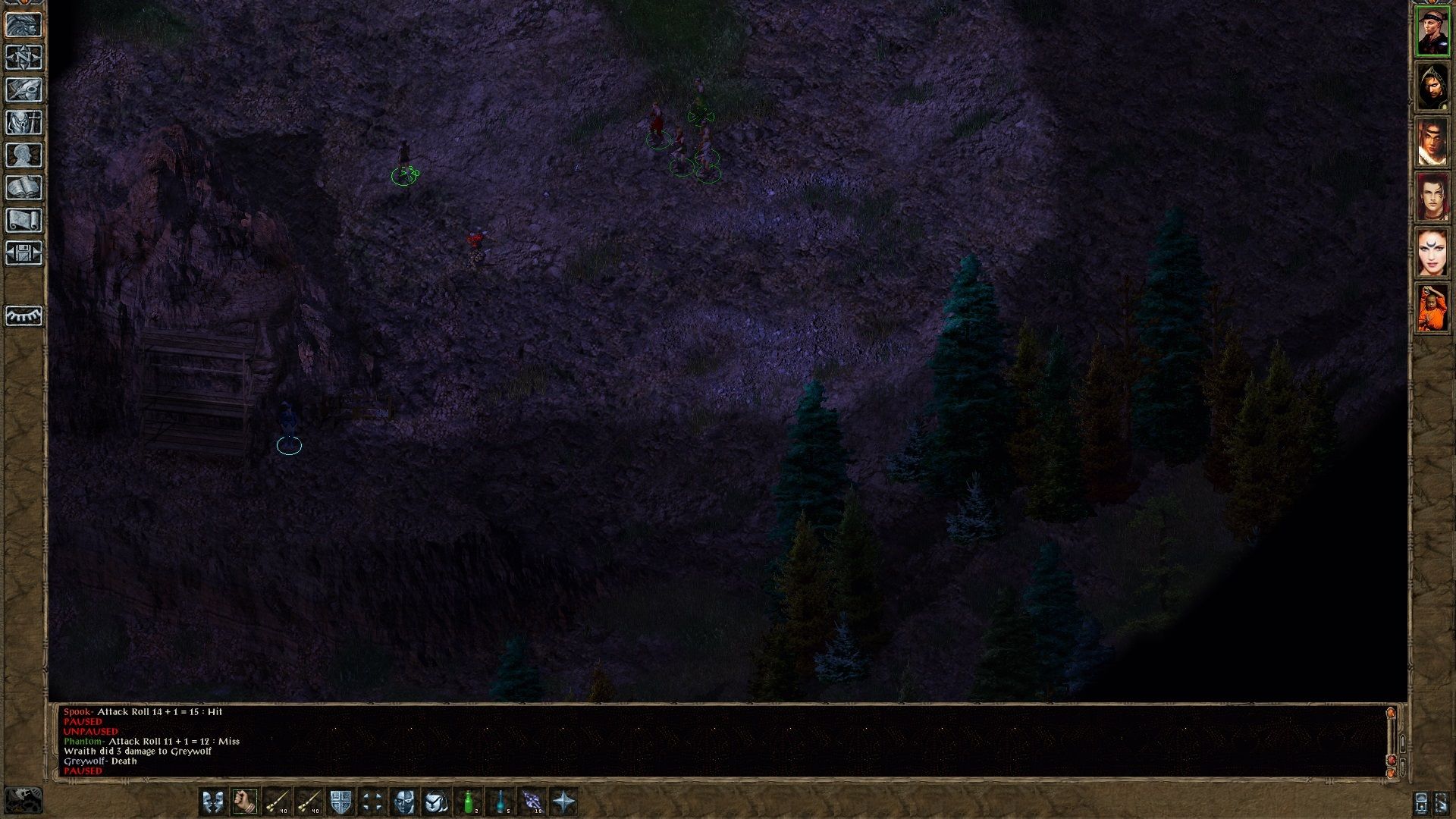This screenshot has height=819, width=1456.
Task: Open the Journal using the quill icon
Action: click(25, 89)
